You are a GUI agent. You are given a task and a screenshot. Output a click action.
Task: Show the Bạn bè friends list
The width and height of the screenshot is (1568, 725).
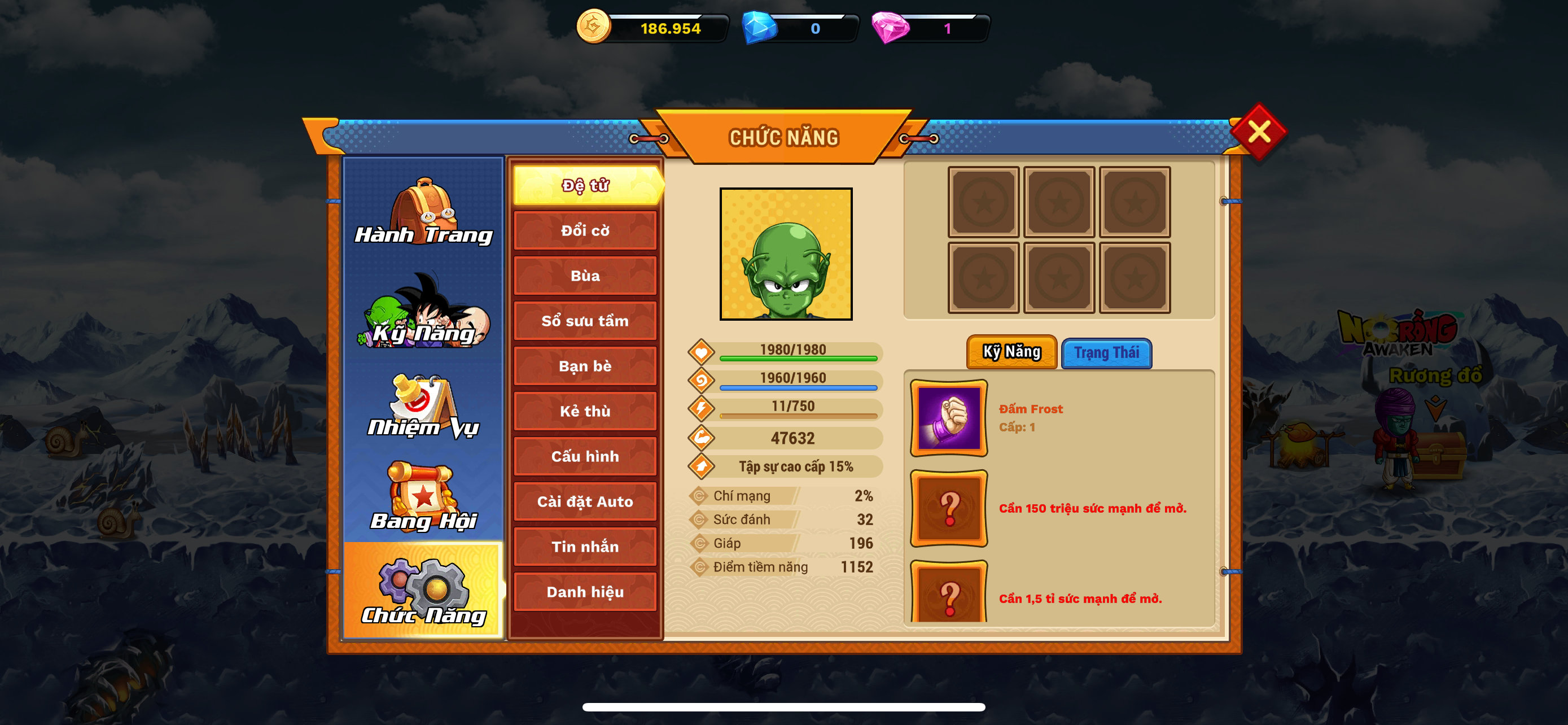pyautogui.click(x=585, y=366)
